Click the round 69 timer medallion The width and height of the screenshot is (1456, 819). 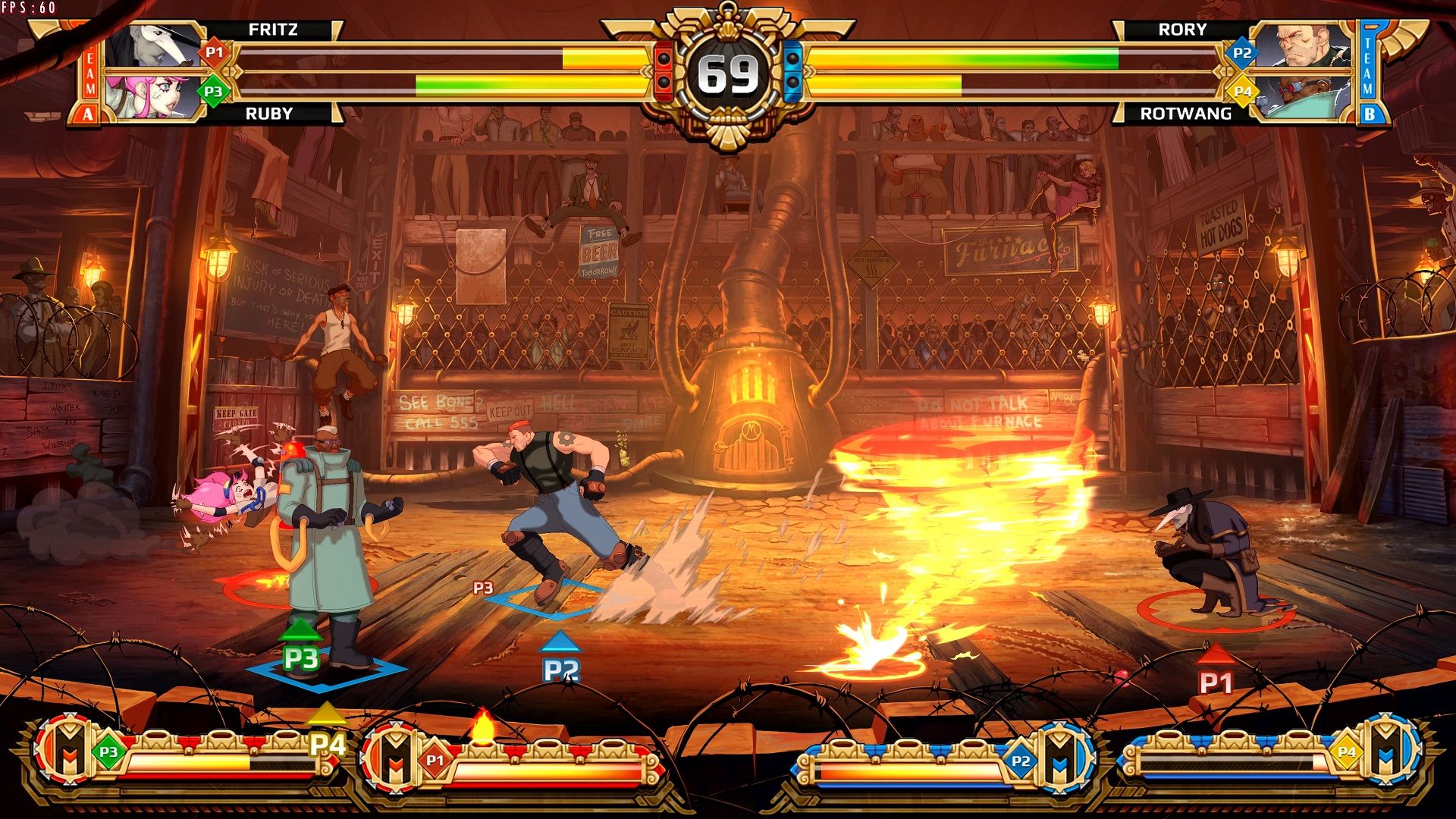728,72
